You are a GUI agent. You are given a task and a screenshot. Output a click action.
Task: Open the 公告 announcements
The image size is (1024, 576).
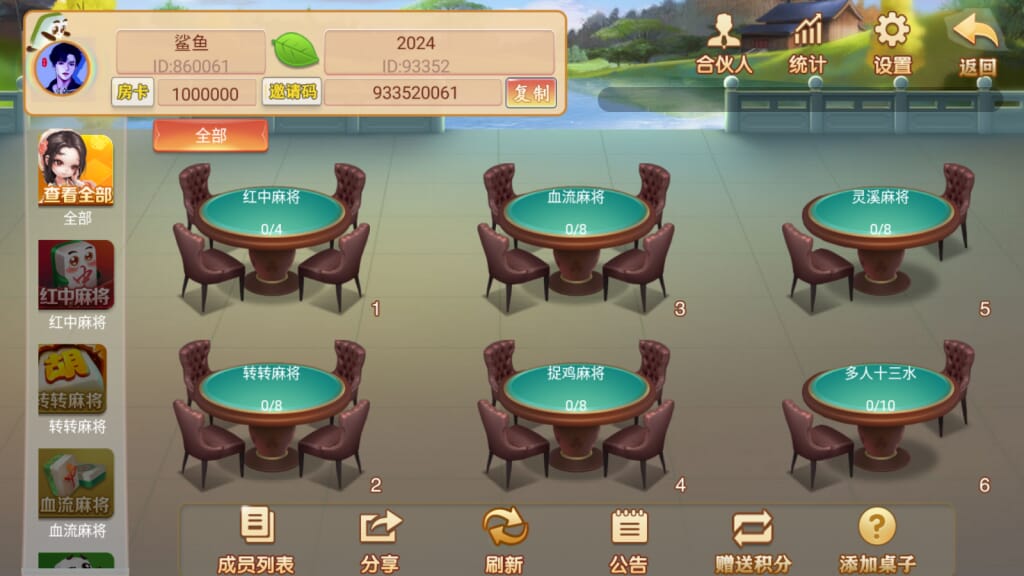[628, 541]
